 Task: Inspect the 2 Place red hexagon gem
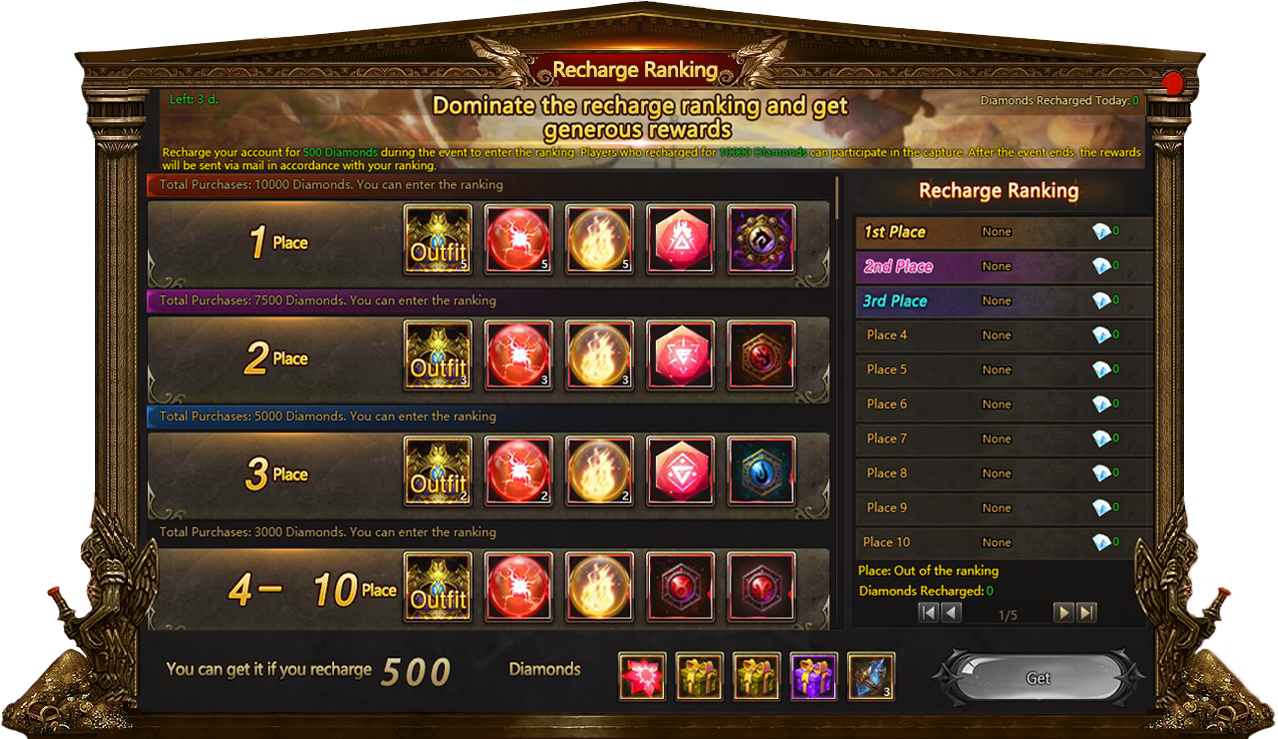[x=680, y=355]
